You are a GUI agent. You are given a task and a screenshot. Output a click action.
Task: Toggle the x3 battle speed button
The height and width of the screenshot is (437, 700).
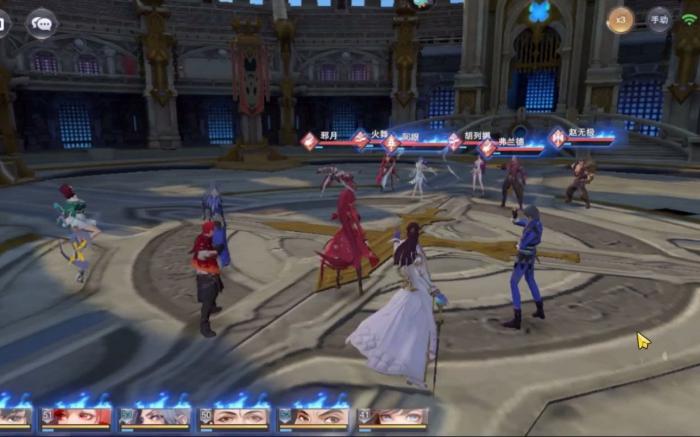pyautogui.click(x=621, y=20)
